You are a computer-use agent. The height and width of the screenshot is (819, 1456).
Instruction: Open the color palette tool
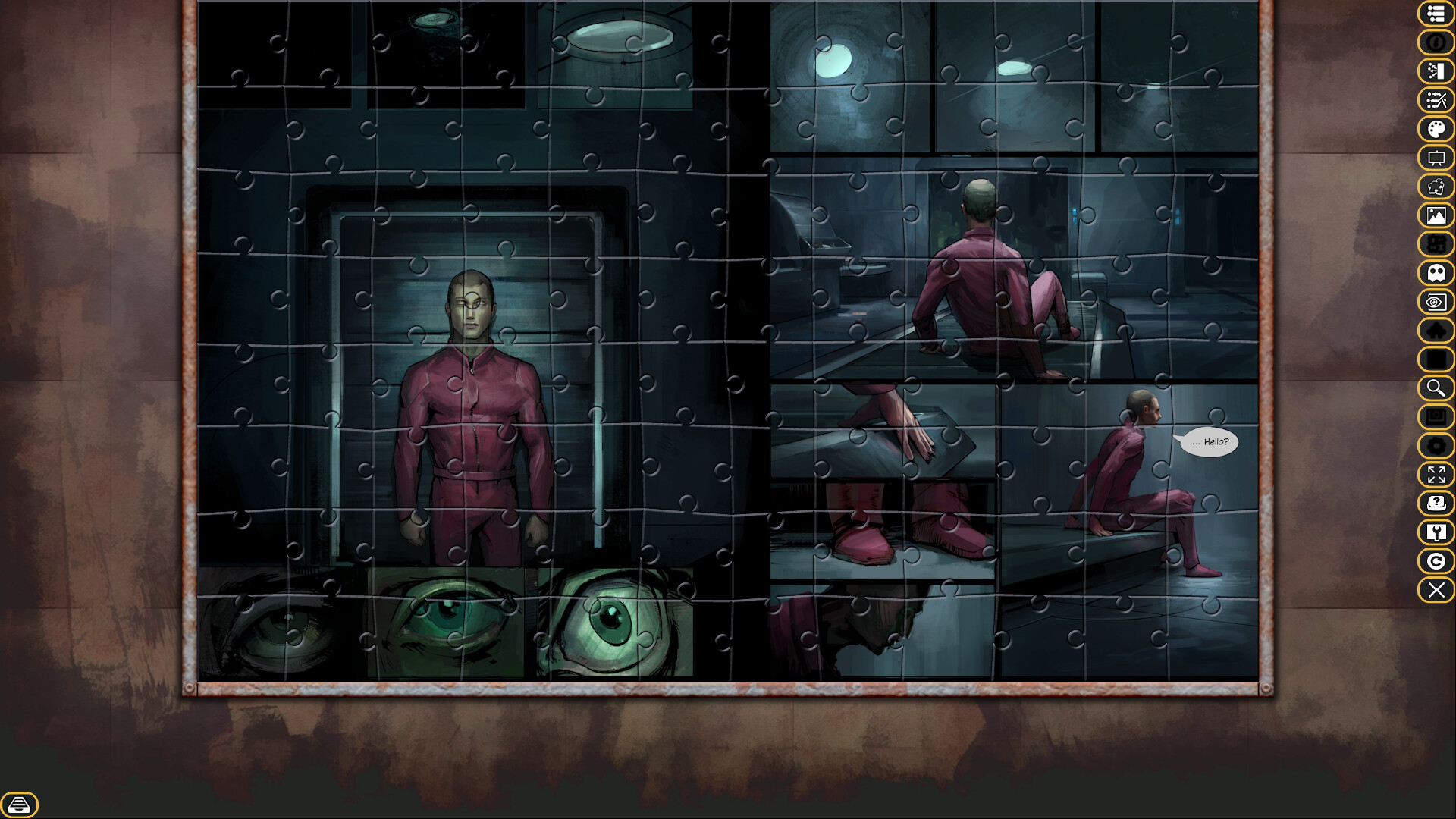[1436, 127]
